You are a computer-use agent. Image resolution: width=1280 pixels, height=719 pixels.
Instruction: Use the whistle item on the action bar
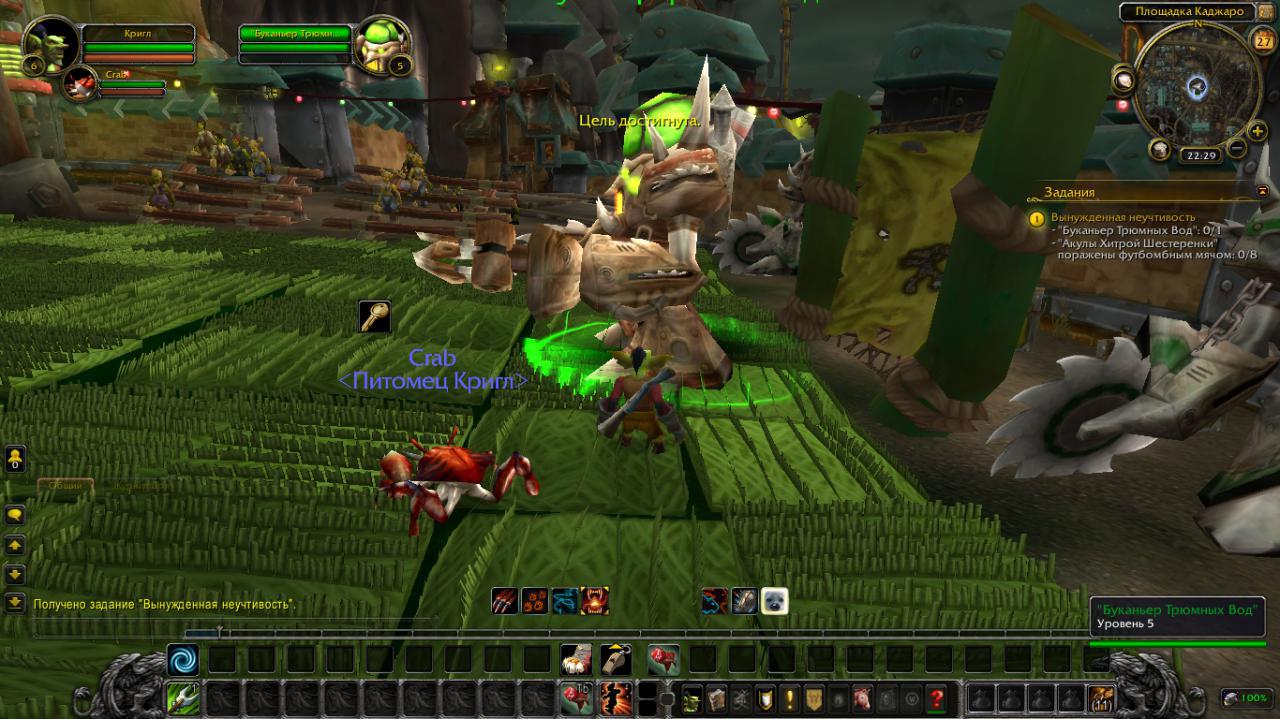616,659
